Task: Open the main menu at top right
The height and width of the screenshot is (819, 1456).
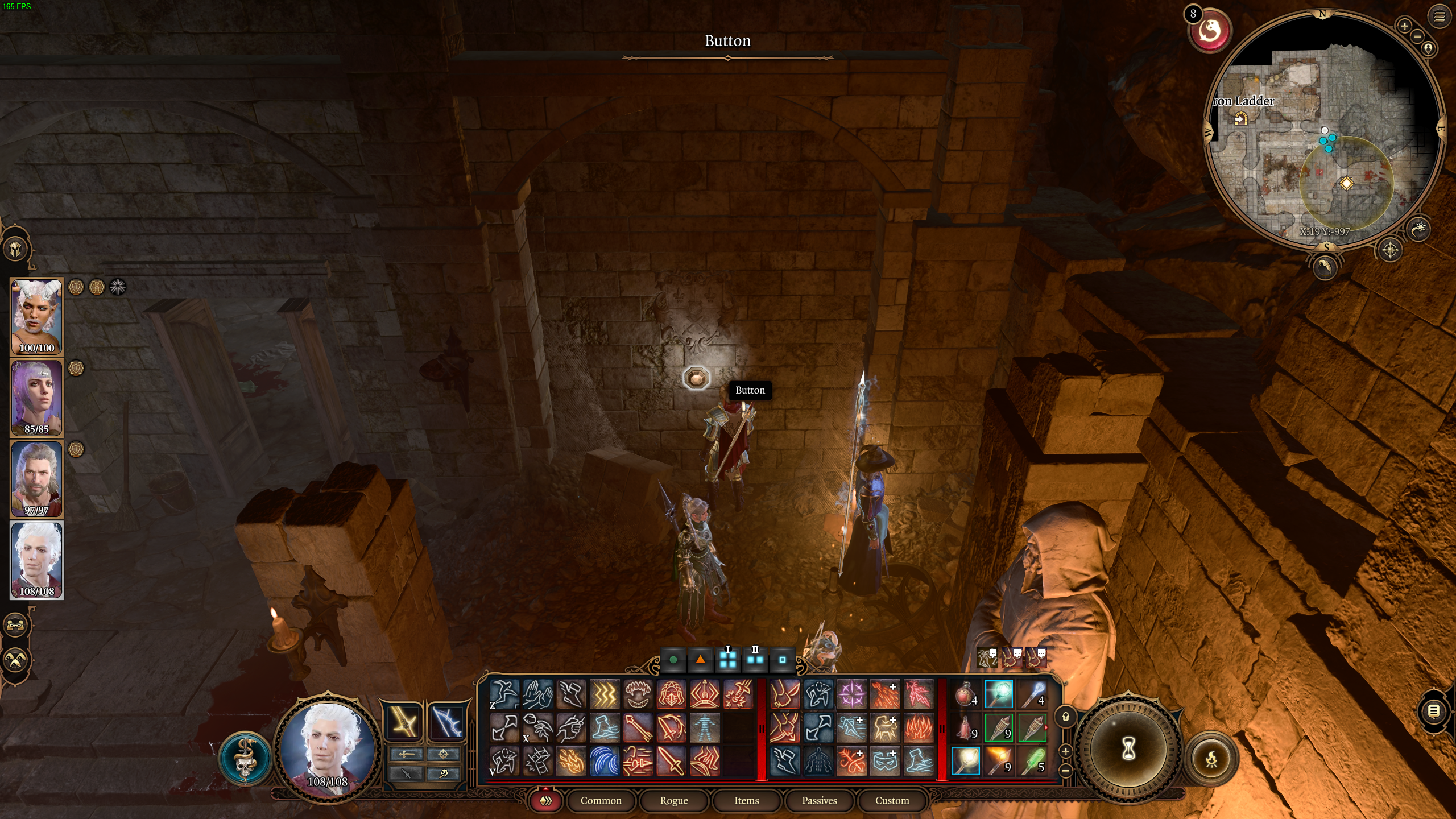Action: coord(1439,17)
